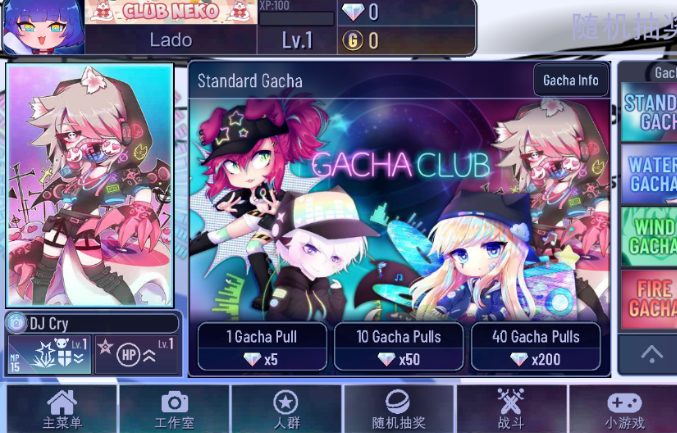Open the 工作室 studio camera tab
The width and height of the screenshot is (677, 433).
(174, 410)
